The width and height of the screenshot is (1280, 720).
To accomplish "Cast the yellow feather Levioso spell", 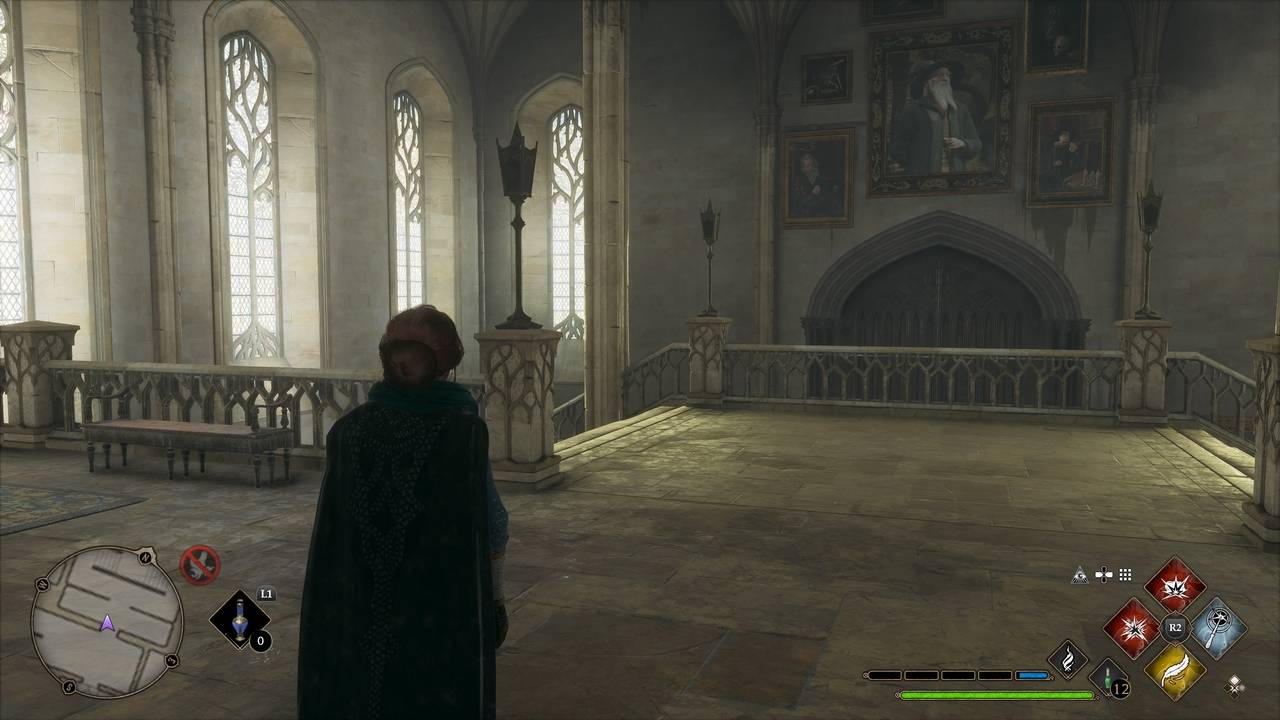I will 1175,670.
